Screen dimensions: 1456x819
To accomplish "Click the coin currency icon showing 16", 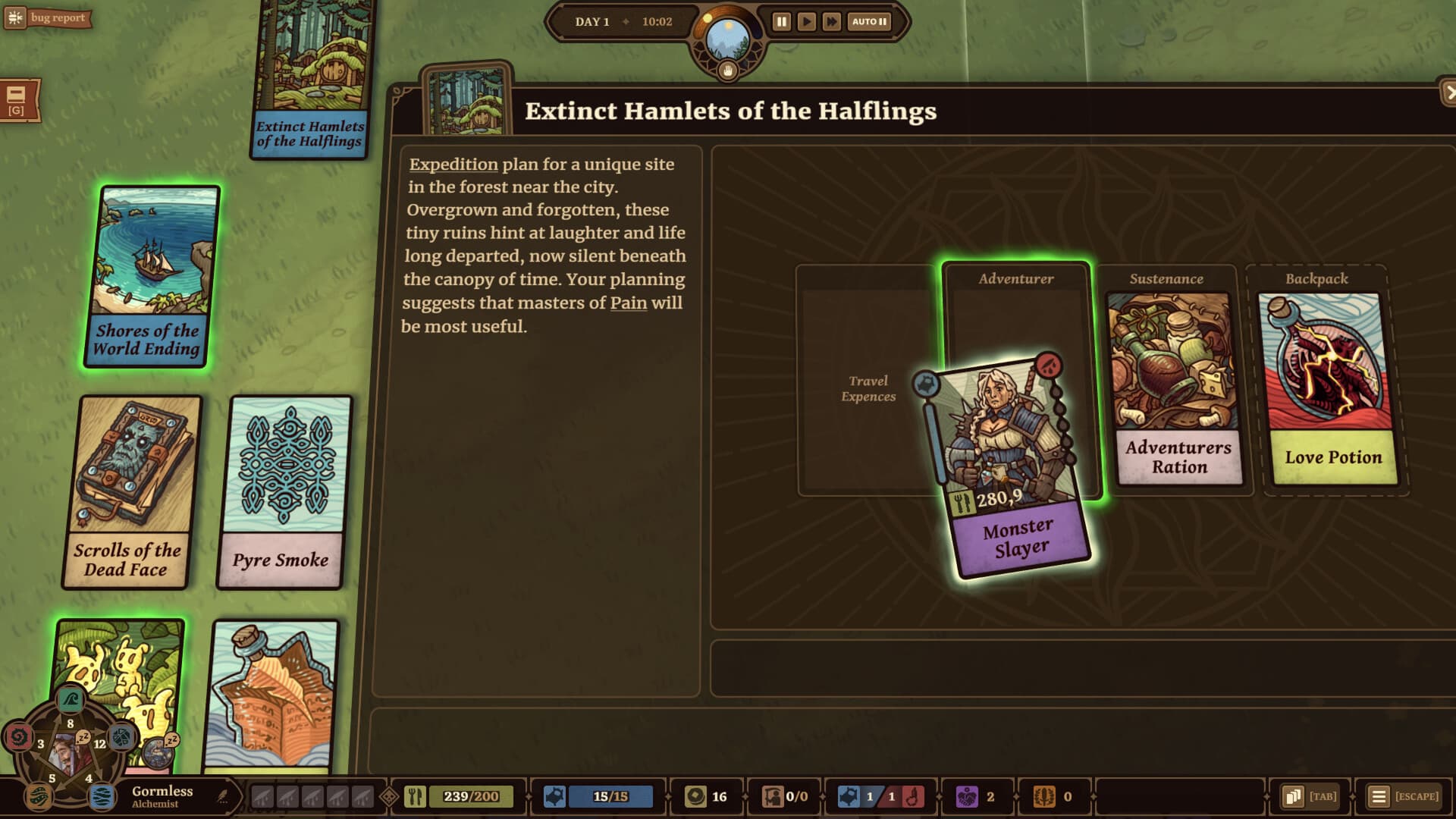I will pos(695,796).
